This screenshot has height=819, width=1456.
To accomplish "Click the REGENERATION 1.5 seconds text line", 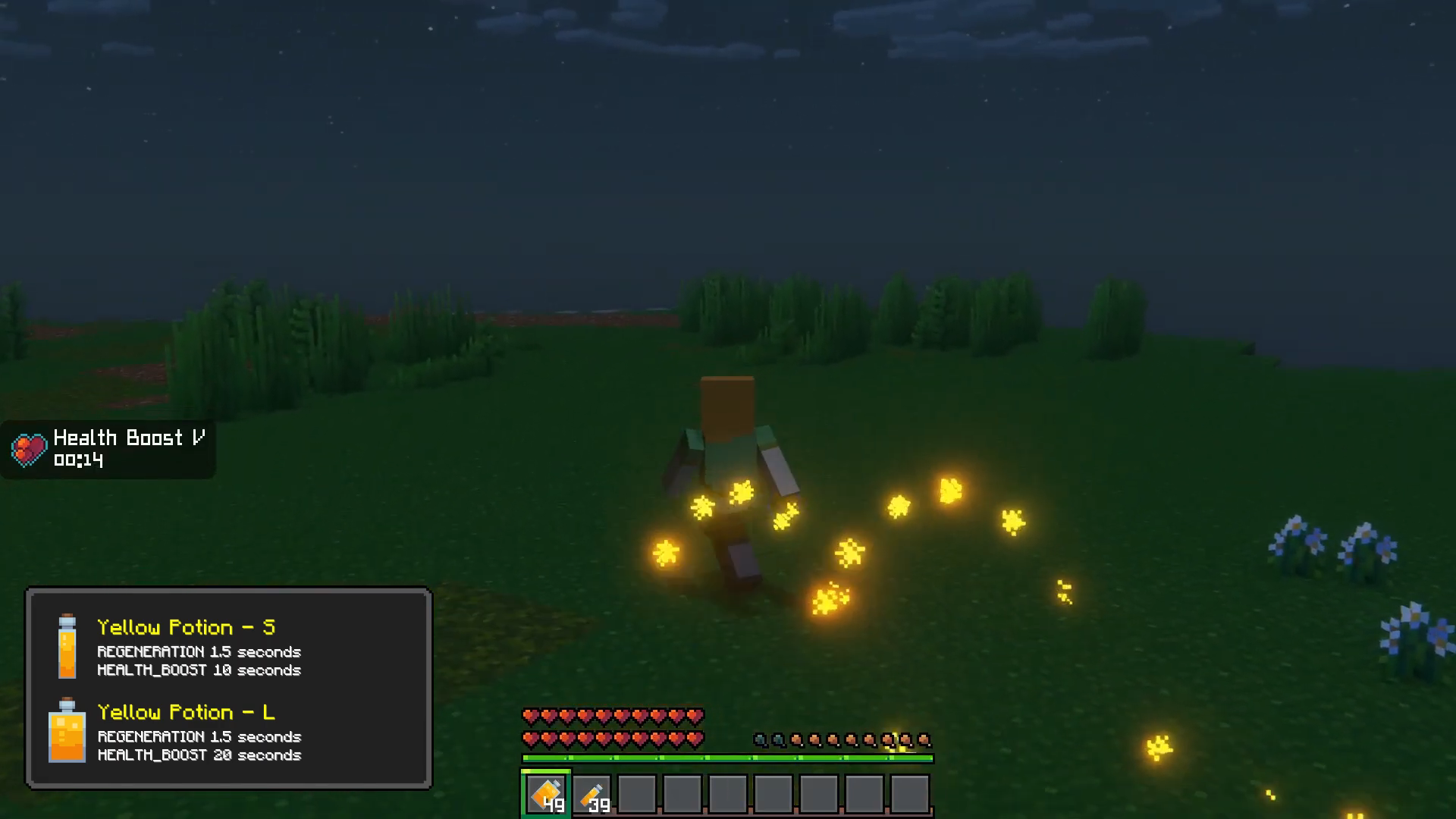I will pyautogui.click(x=199, y=651).
